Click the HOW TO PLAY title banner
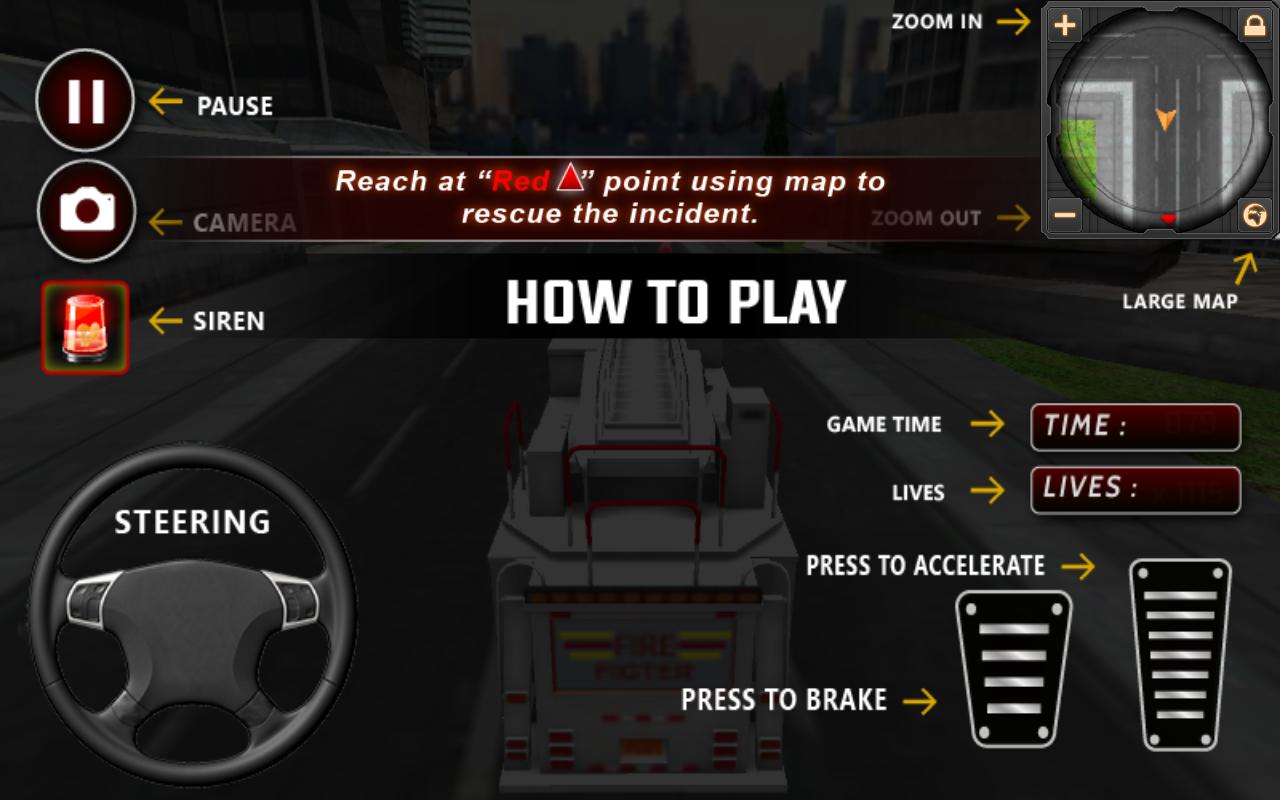 676,301
